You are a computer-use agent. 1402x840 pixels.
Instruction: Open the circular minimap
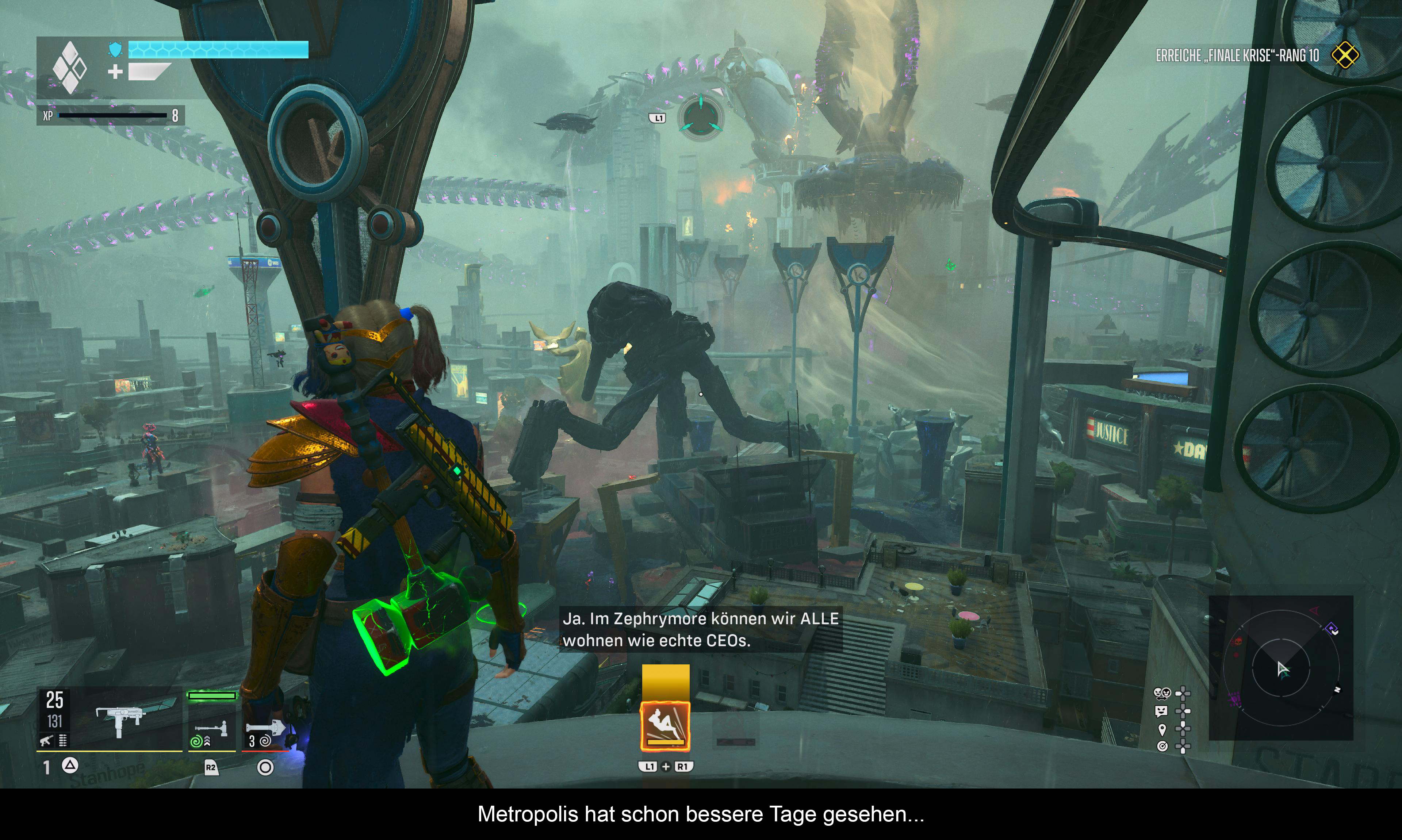click(1281, 668)
